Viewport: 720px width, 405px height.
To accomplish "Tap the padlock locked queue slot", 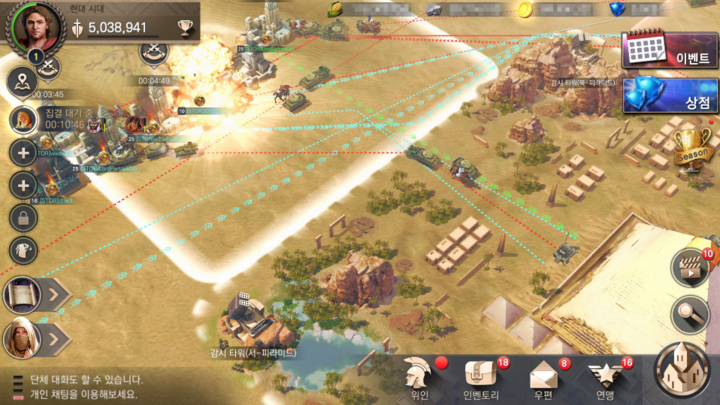I will (23, 216).
